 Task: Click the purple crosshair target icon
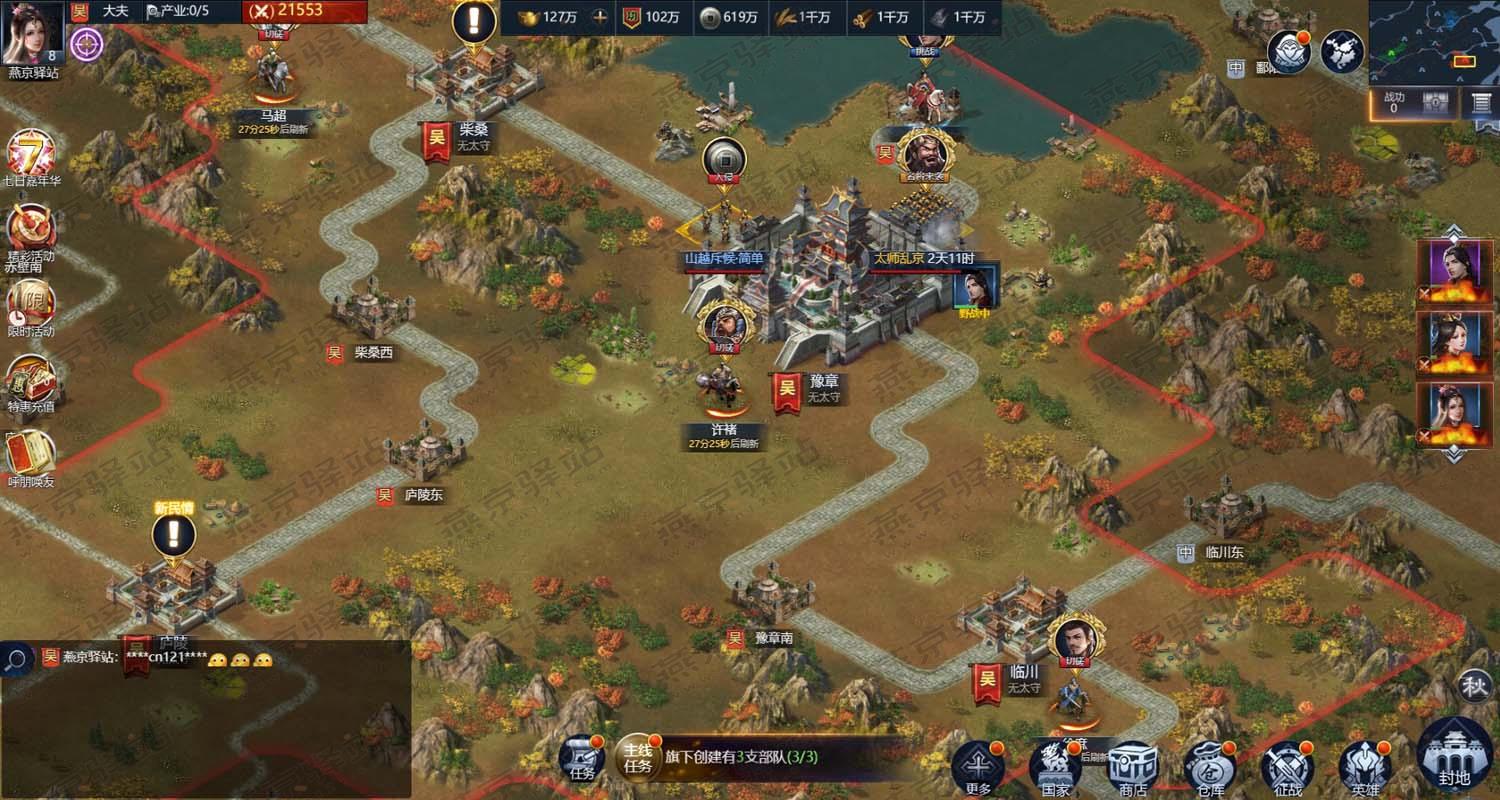[x=87, y=43]
